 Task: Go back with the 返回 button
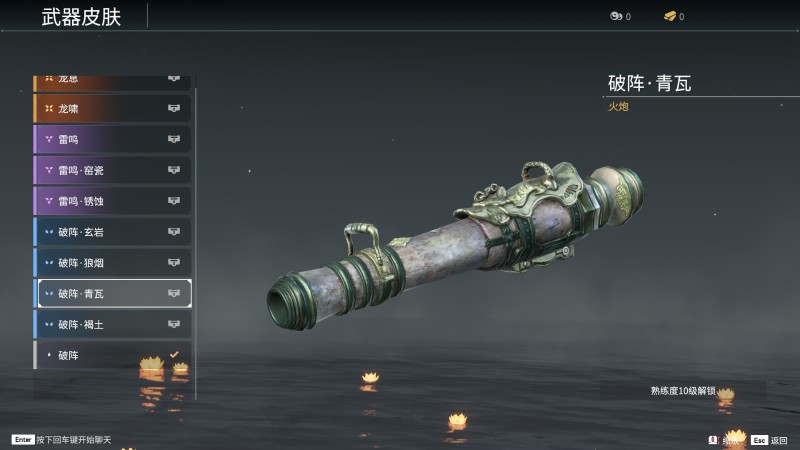(x=771, y=440)
